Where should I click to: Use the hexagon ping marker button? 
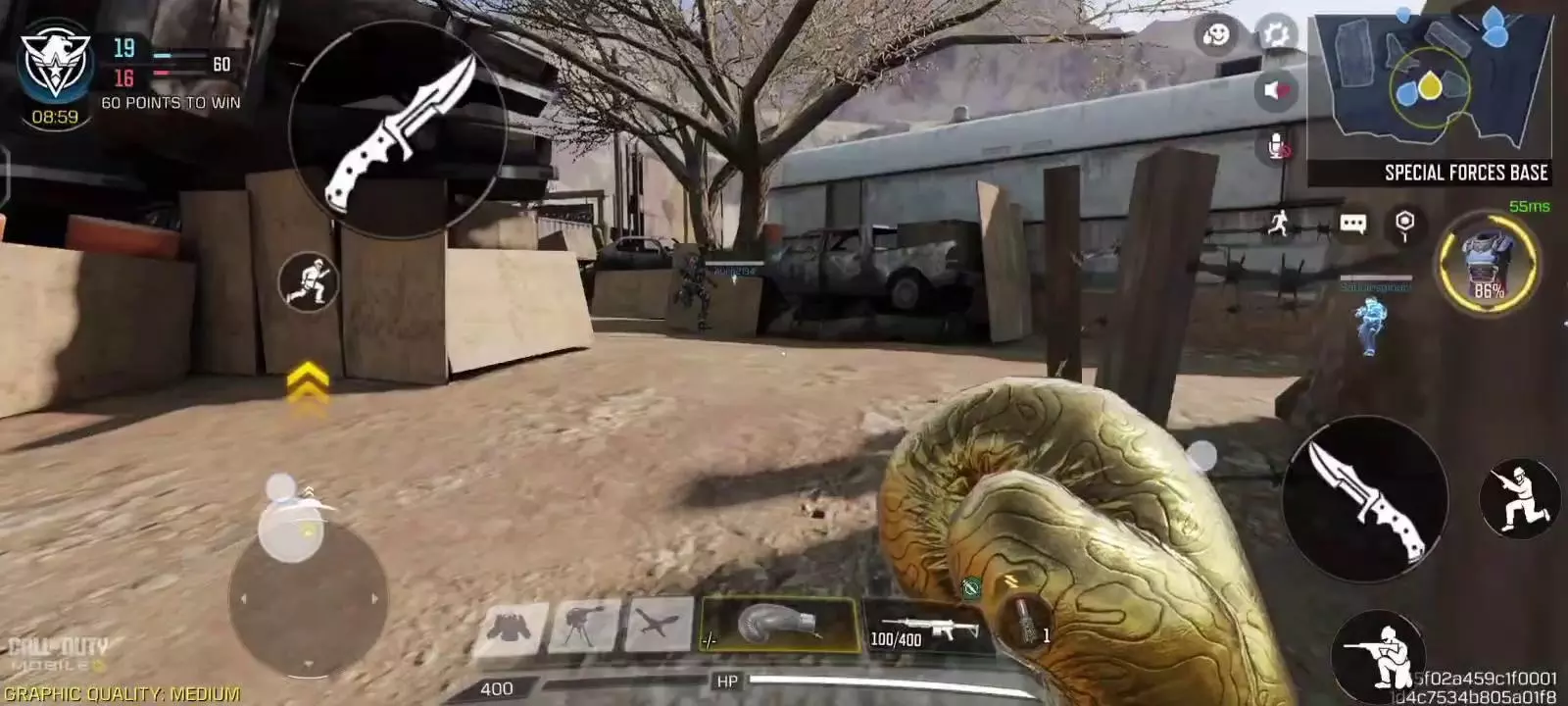coord(1404,225)
